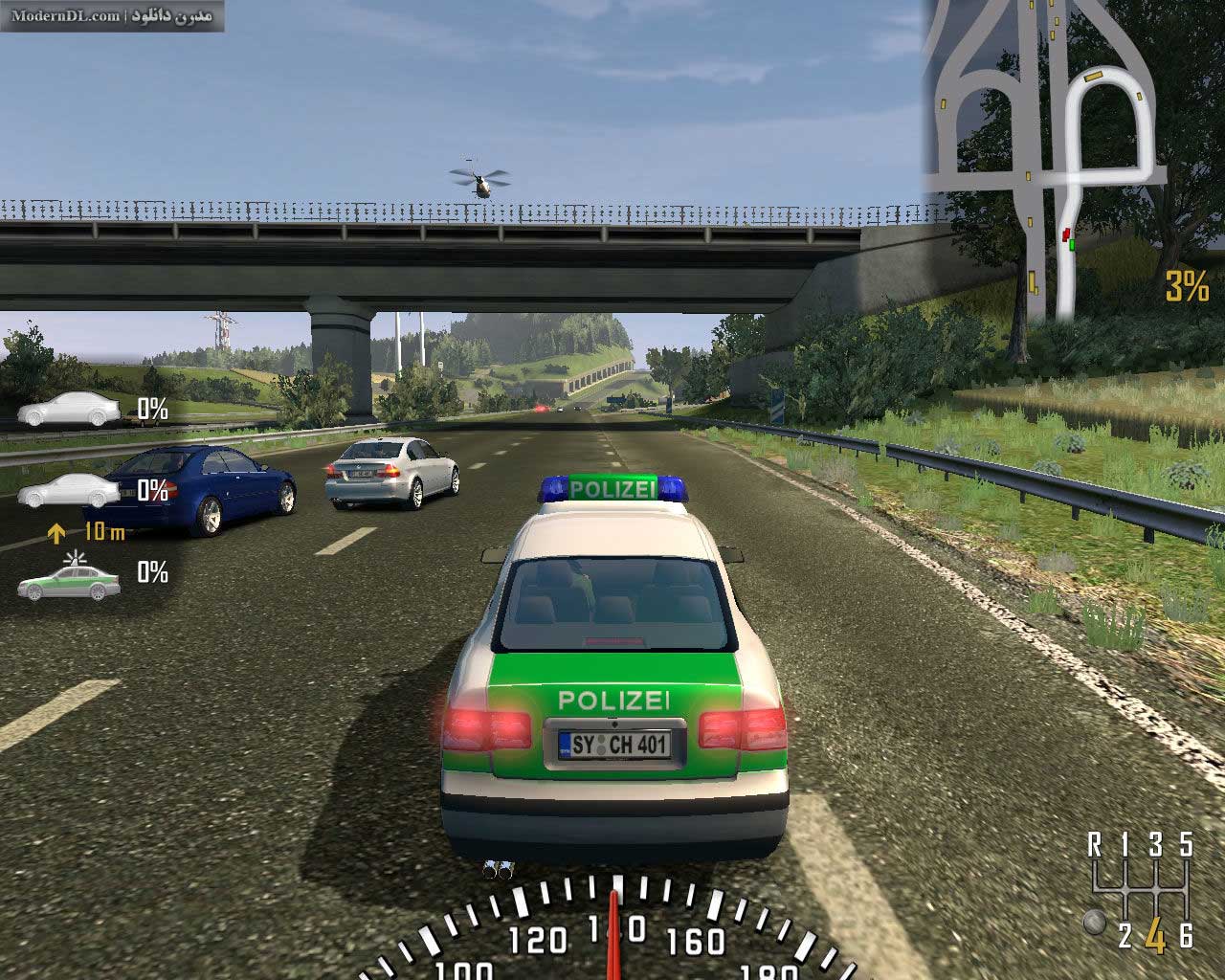1225x980 pixels.
Task: Select the green police car status icon
Action: pos(70,580)
